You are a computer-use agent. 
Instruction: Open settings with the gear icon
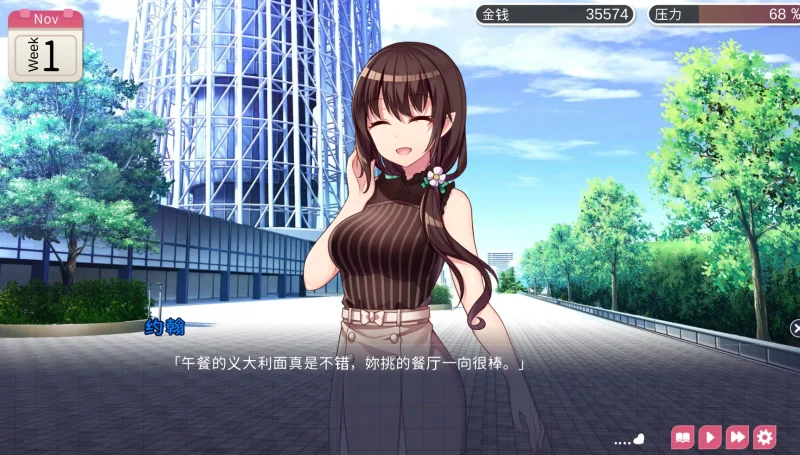[x=765, y=437]
